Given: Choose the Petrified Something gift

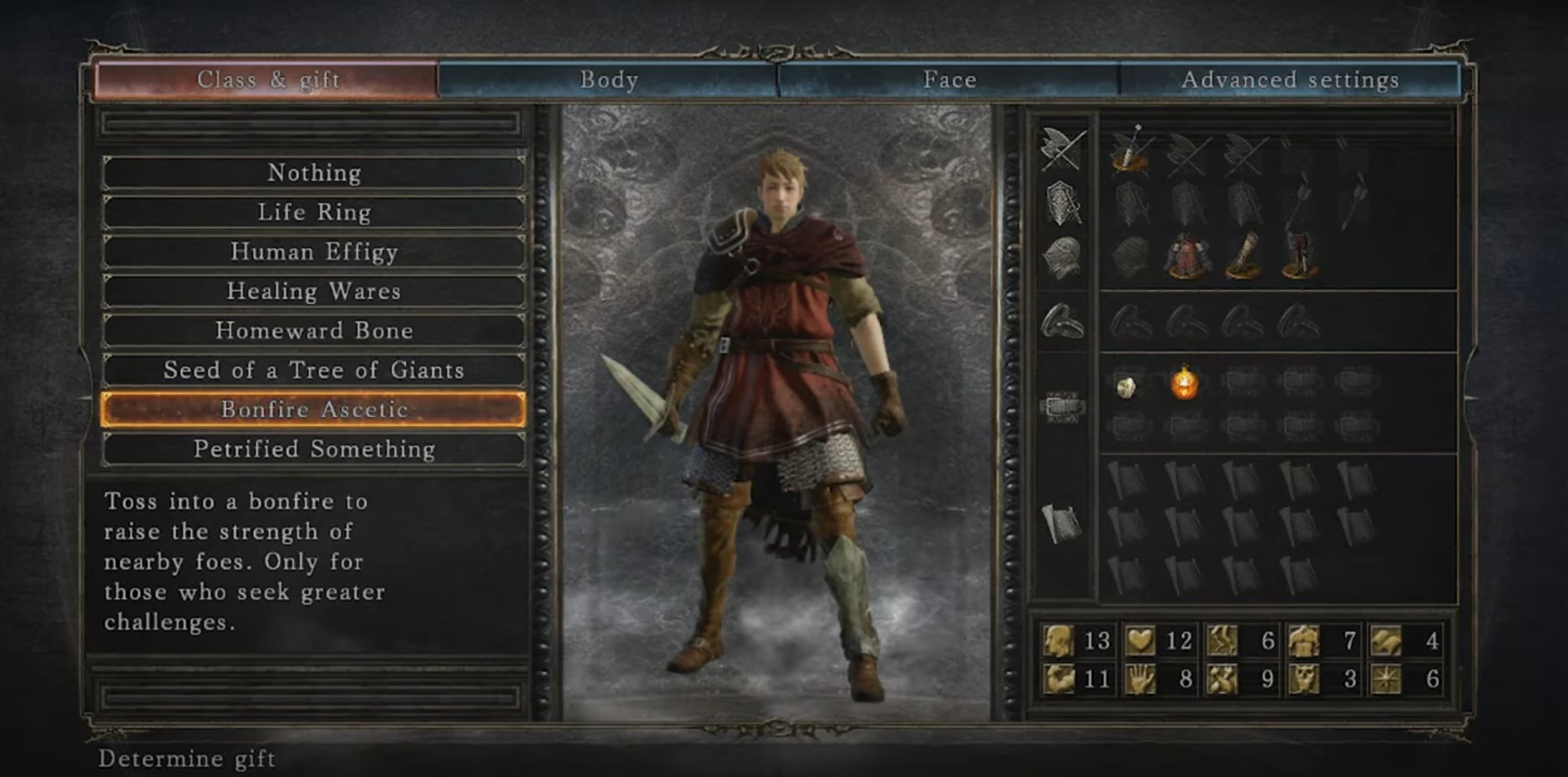Looking at the screenshot, I should point(314,448).
